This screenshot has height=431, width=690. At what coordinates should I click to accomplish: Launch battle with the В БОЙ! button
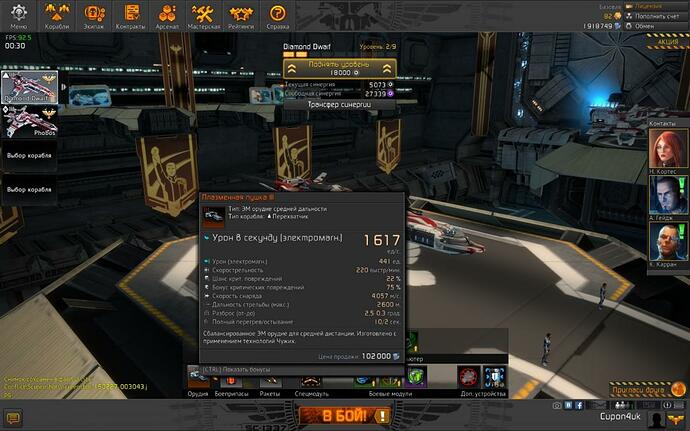[341, 414]
